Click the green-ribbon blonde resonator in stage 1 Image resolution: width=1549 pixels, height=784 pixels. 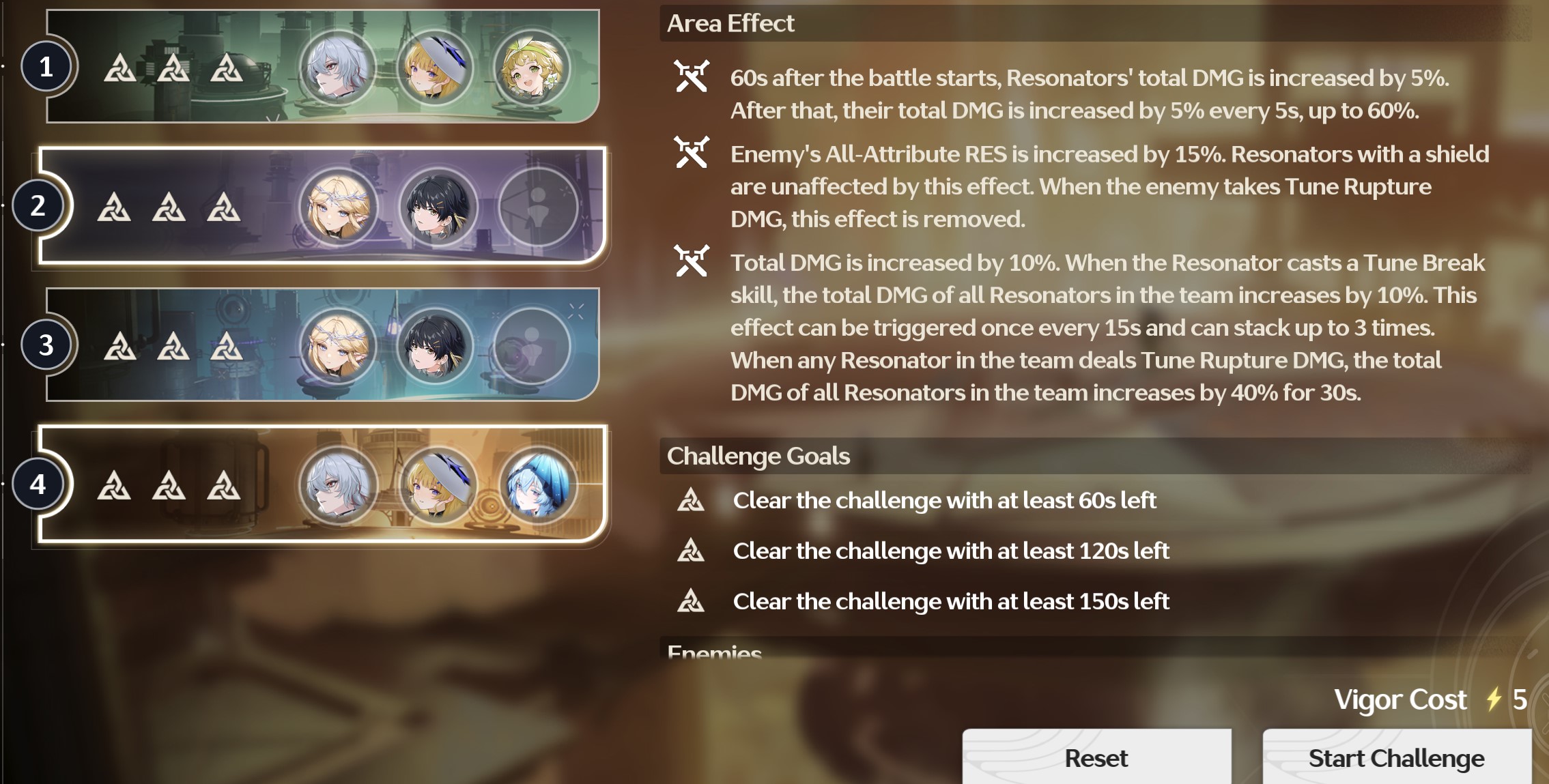pyautogui.click(x=531, y=68)
